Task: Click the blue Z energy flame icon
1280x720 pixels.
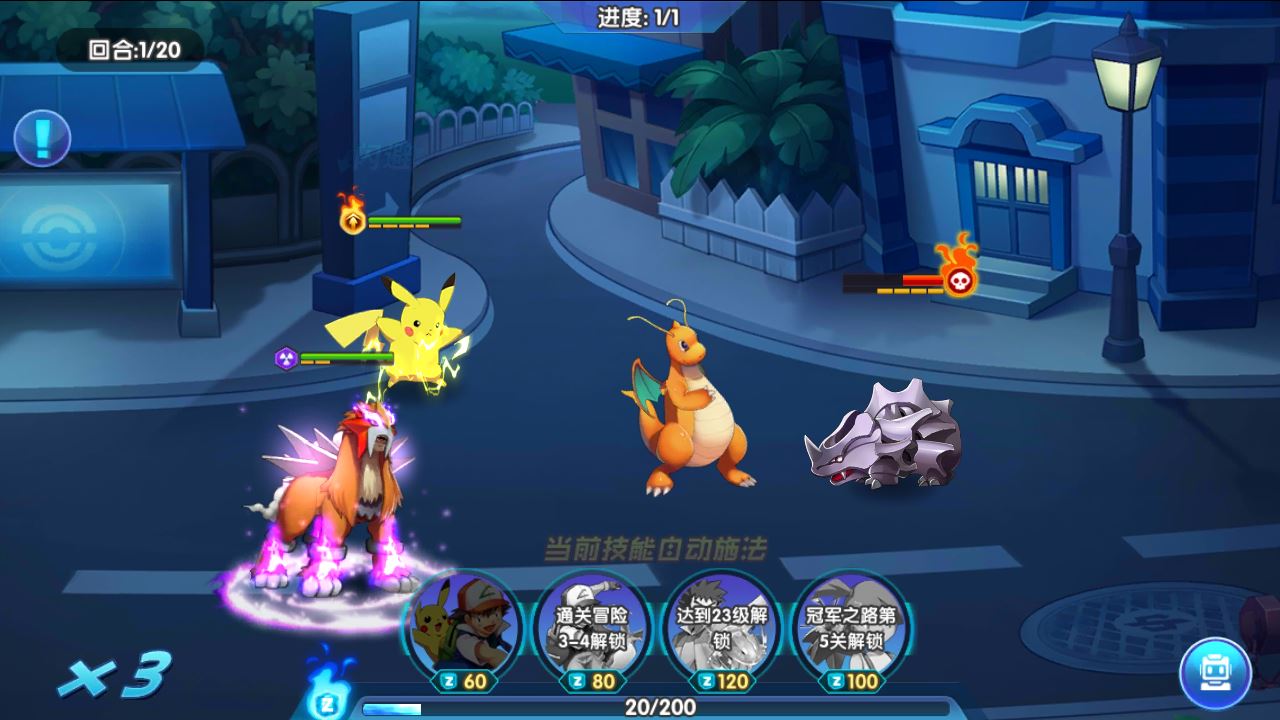Action: click(x=327, y=693)
